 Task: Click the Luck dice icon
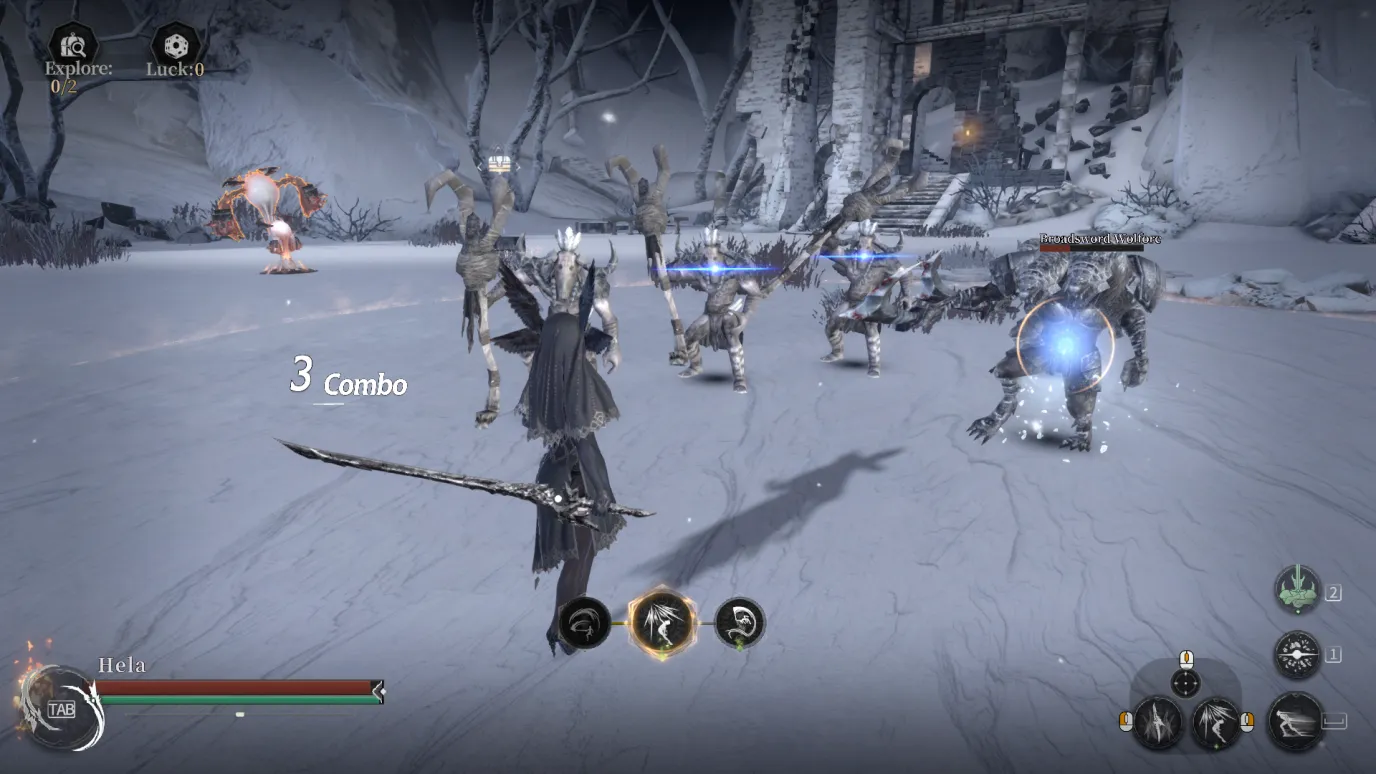pos(175,45)
